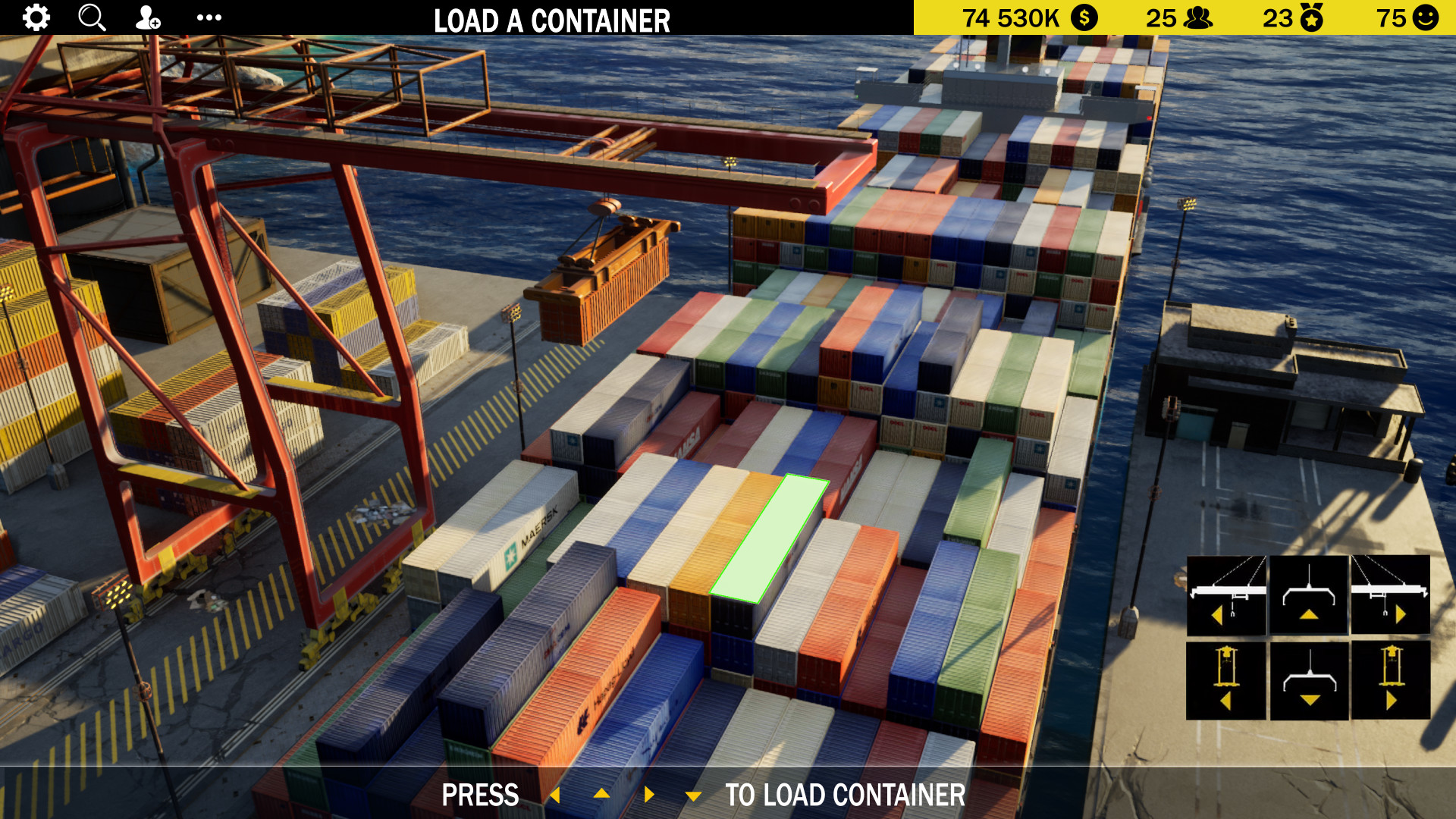This screenshot has height=819, width=1456.
Task: Check the money balance showing 74 530K
Action: click(1028, 17)
